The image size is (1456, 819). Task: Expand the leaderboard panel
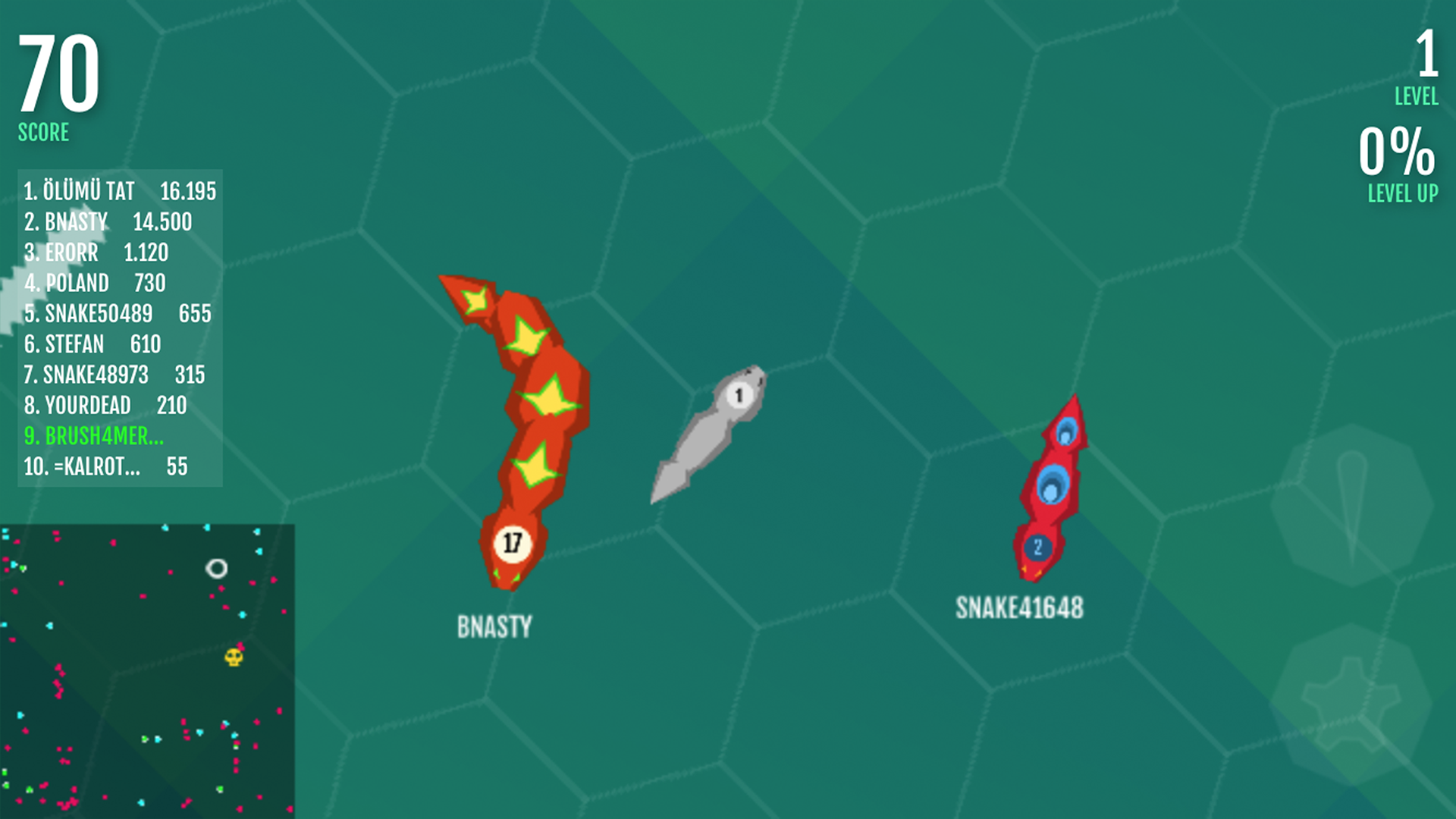coord(114,330)
